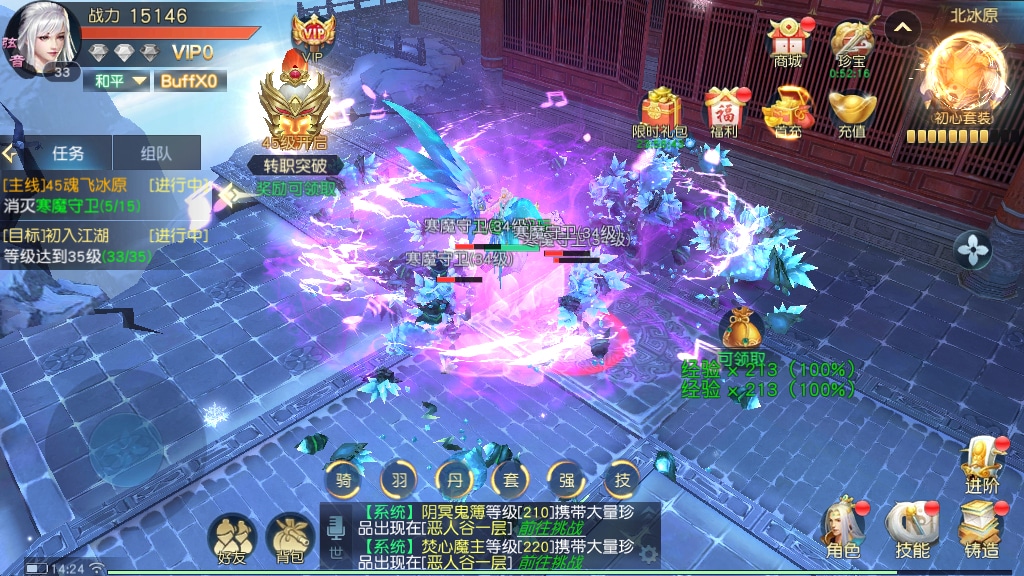Open the 角色 character sheet

pyautogui.click(x=842, y=528)
